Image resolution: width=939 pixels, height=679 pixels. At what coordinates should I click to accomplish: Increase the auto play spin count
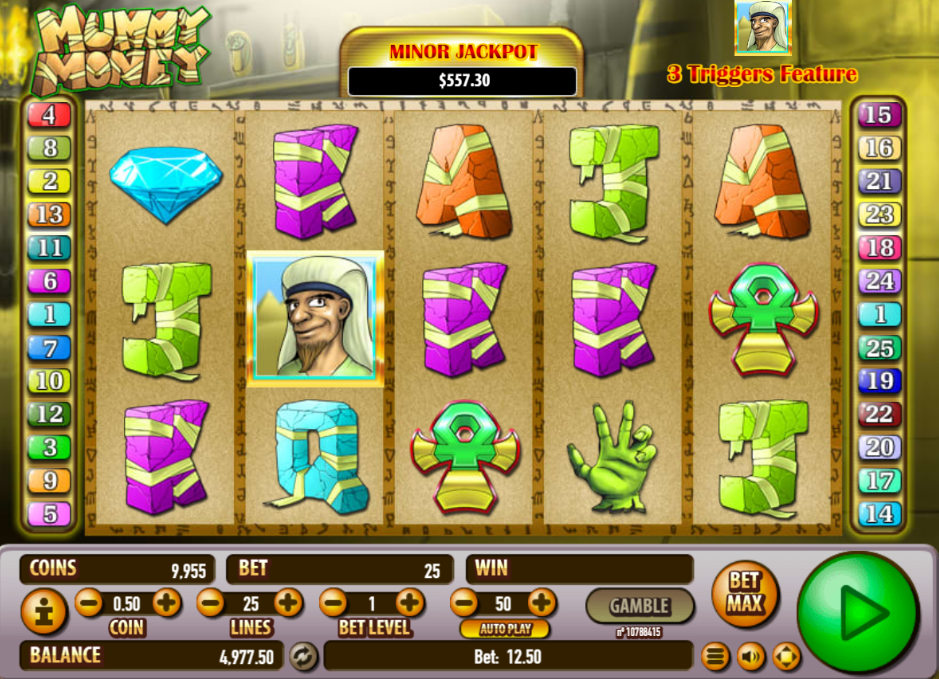click(x=541, y=602)
